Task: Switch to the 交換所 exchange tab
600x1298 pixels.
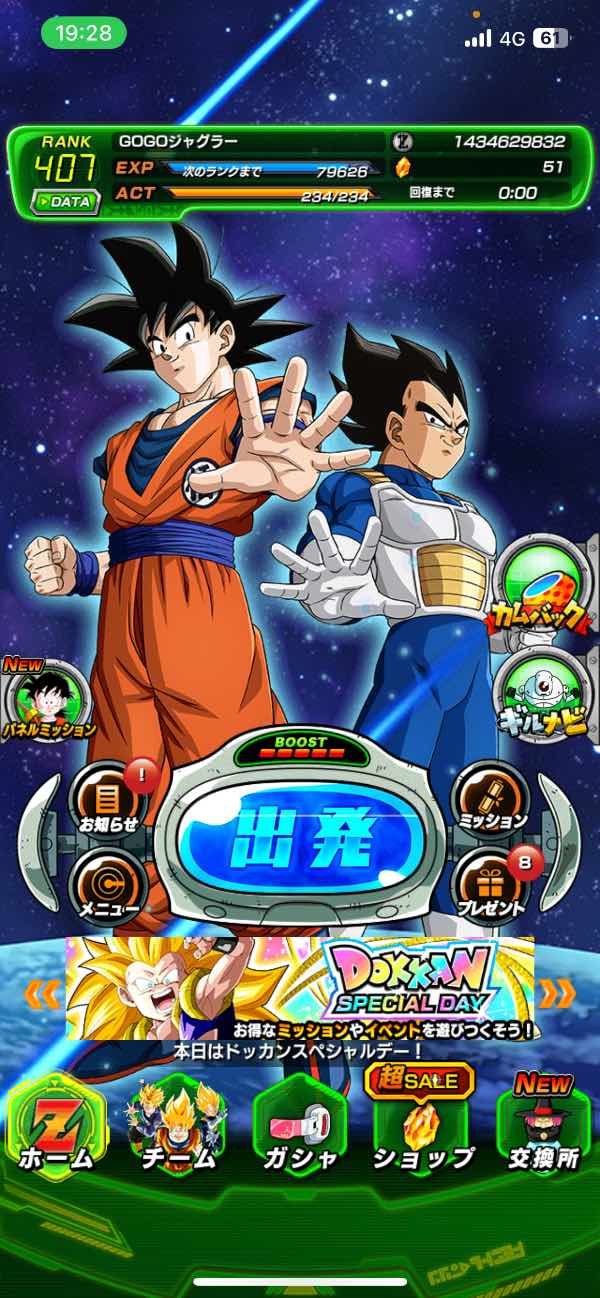Action: click(543, 1128)
